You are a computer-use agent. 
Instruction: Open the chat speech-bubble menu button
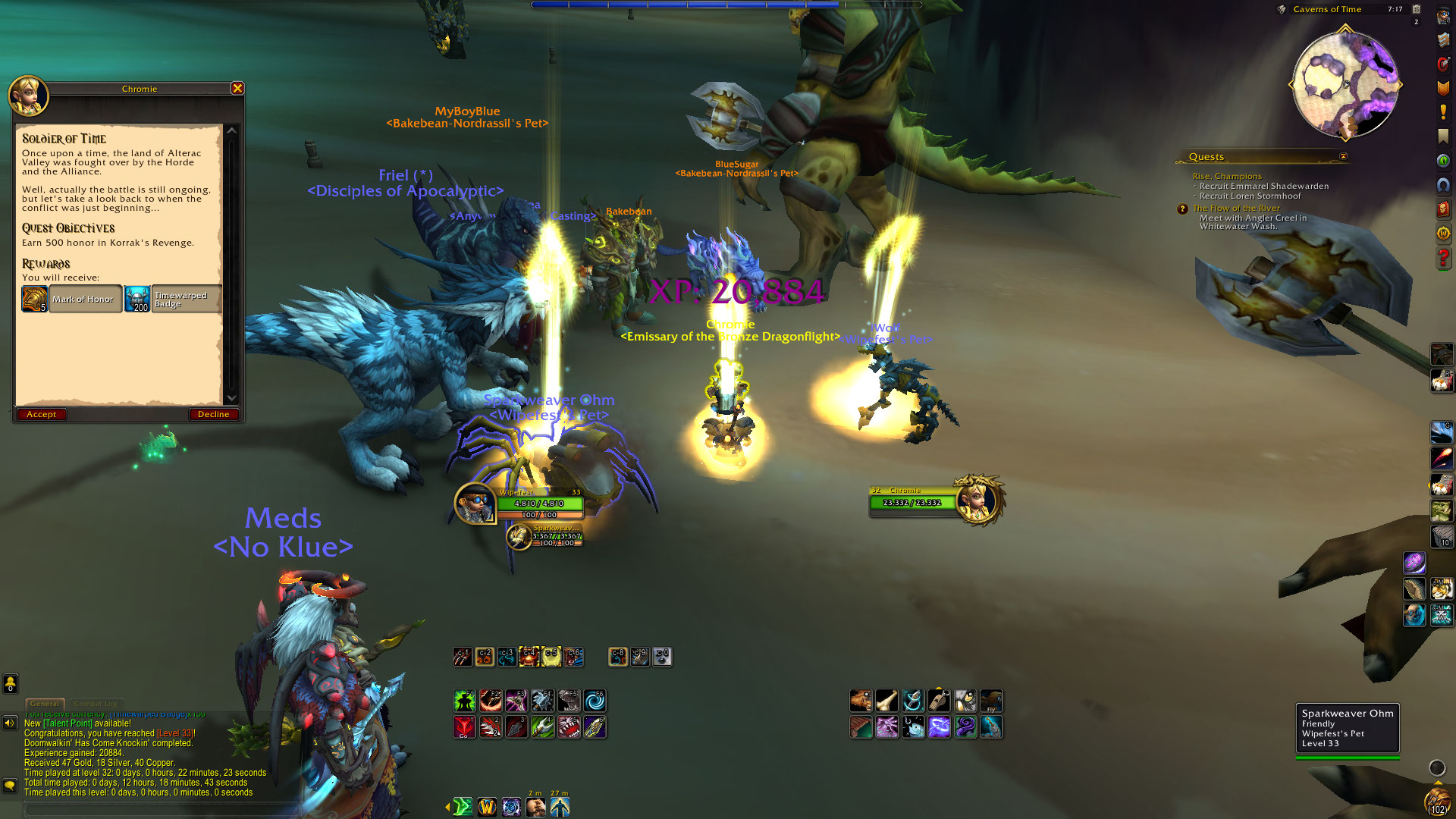[x=10, y=785]
